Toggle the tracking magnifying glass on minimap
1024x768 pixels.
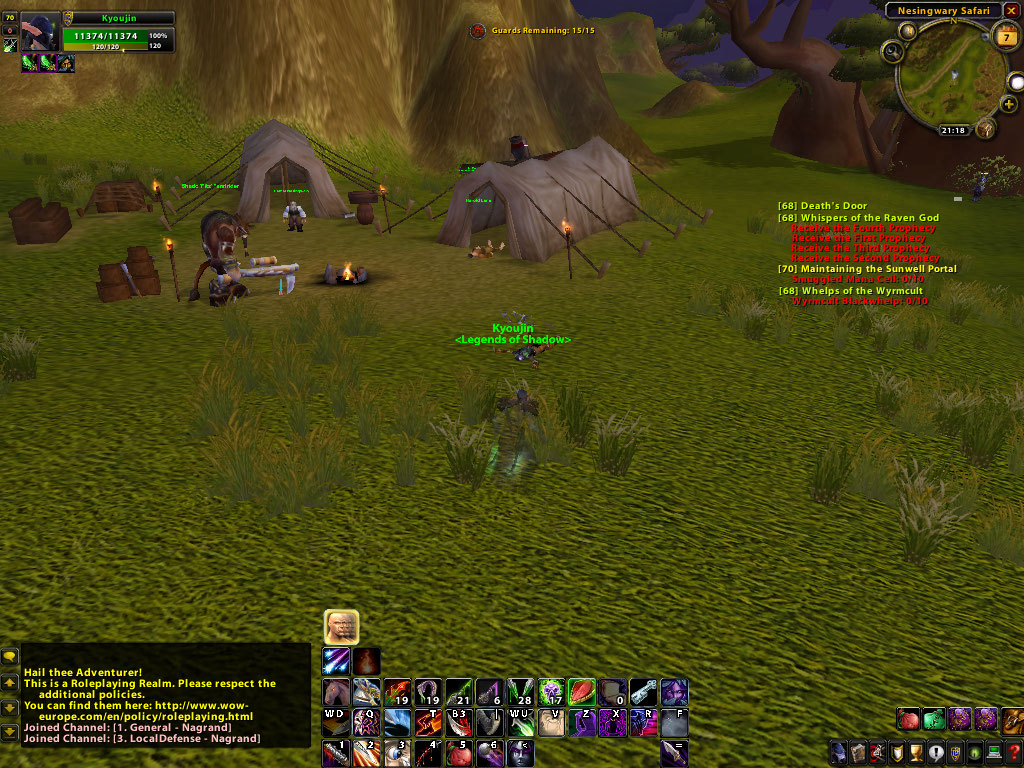click(x=892, y=50)
